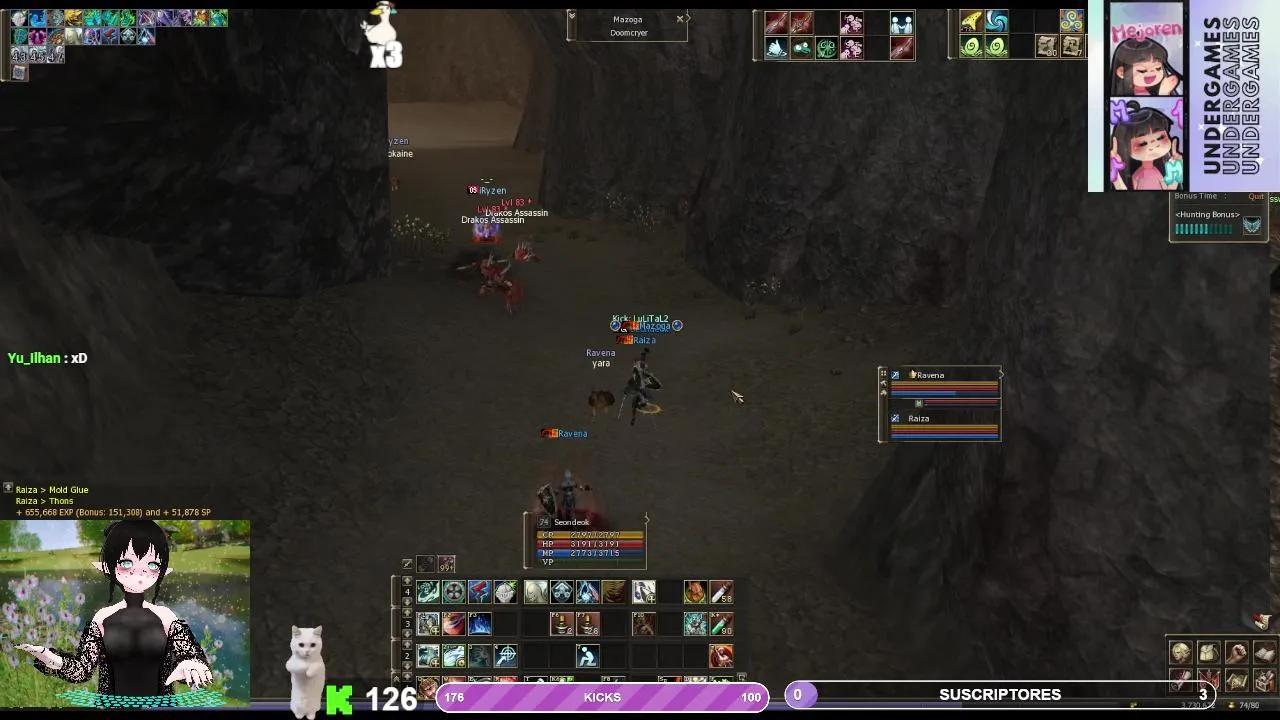Click the purple KICKS progress bar

click(600, 697)
